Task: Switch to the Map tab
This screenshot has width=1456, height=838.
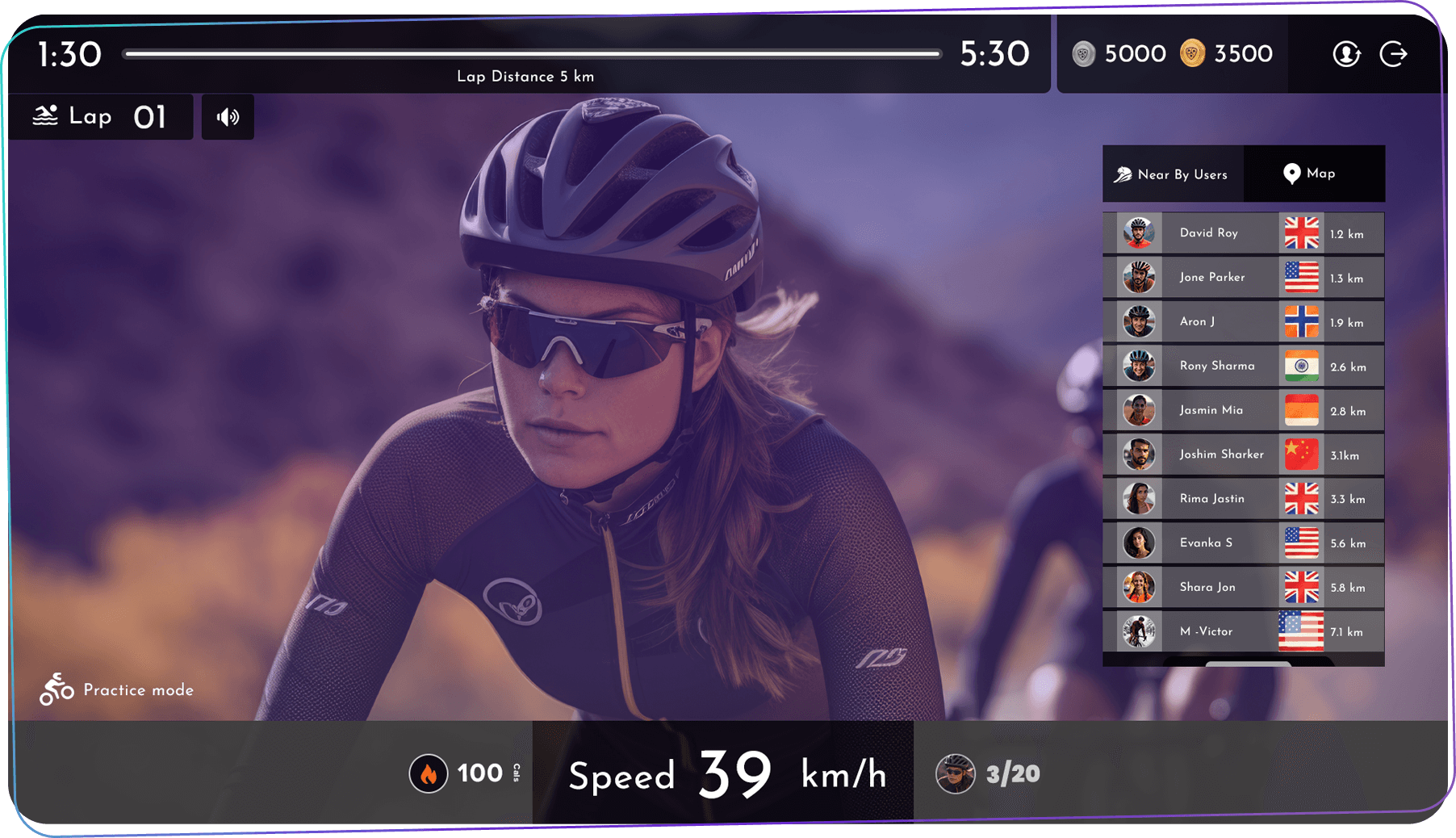Action: coord(1310,174)
